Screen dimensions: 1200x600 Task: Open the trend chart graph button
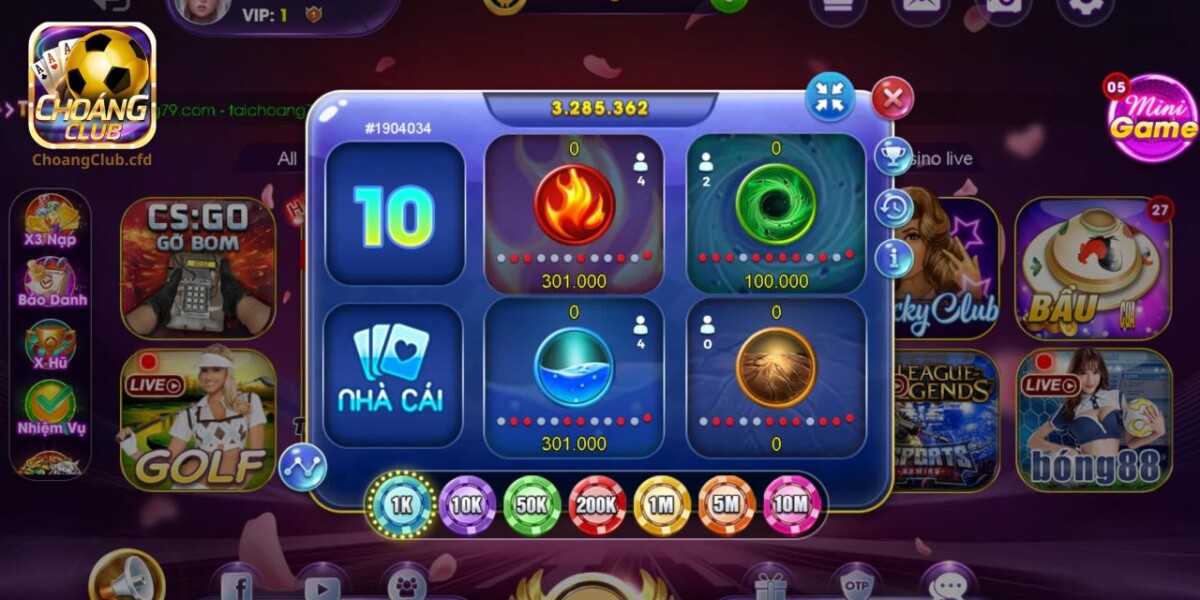(x=303, y=467)
